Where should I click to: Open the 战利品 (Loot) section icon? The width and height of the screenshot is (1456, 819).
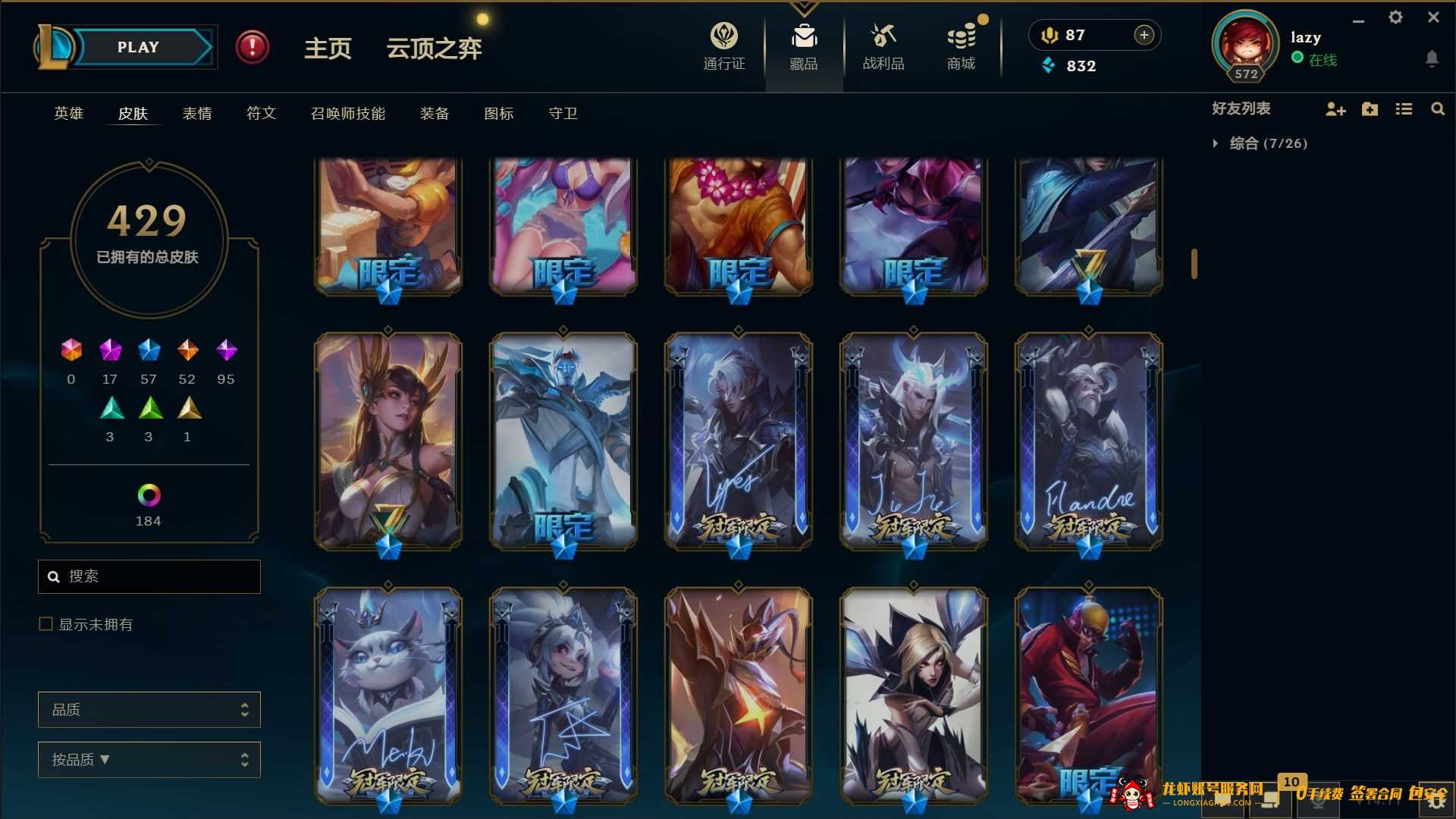[x=882, y=35]
